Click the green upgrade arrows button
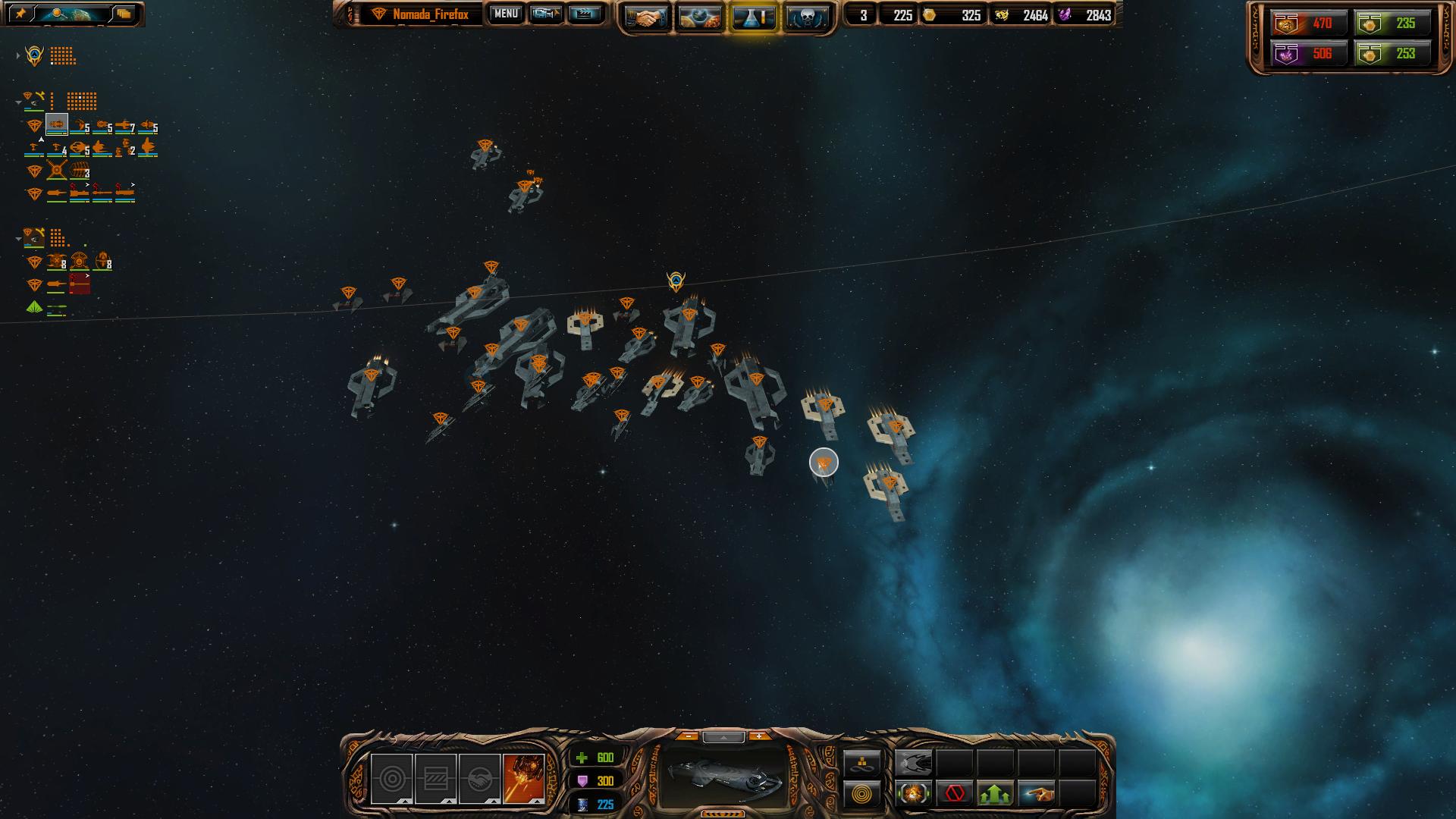 (x=996, y=794)
